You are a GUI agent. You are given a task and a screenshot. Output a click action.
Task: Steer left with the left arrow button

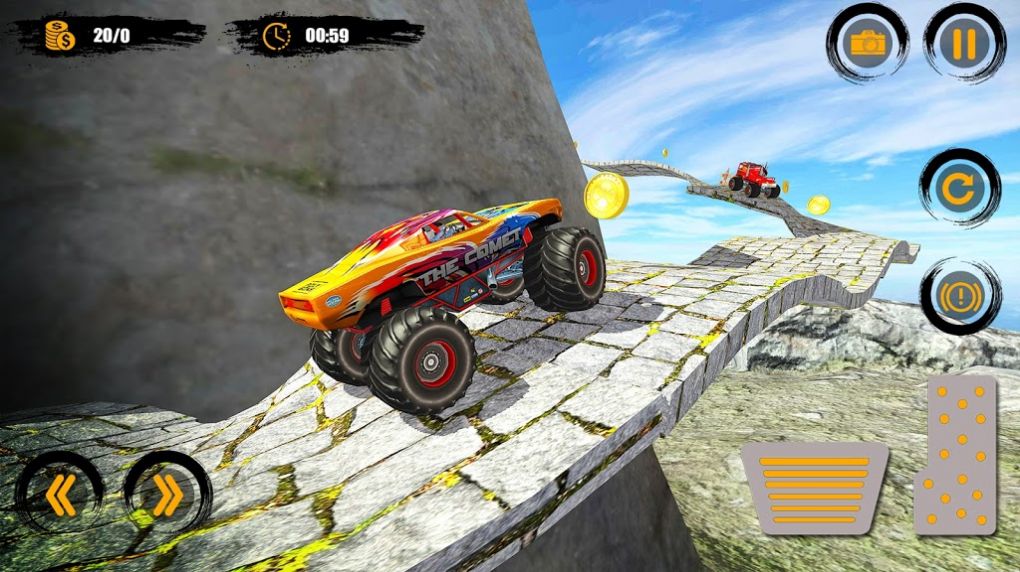pos(60,495)
